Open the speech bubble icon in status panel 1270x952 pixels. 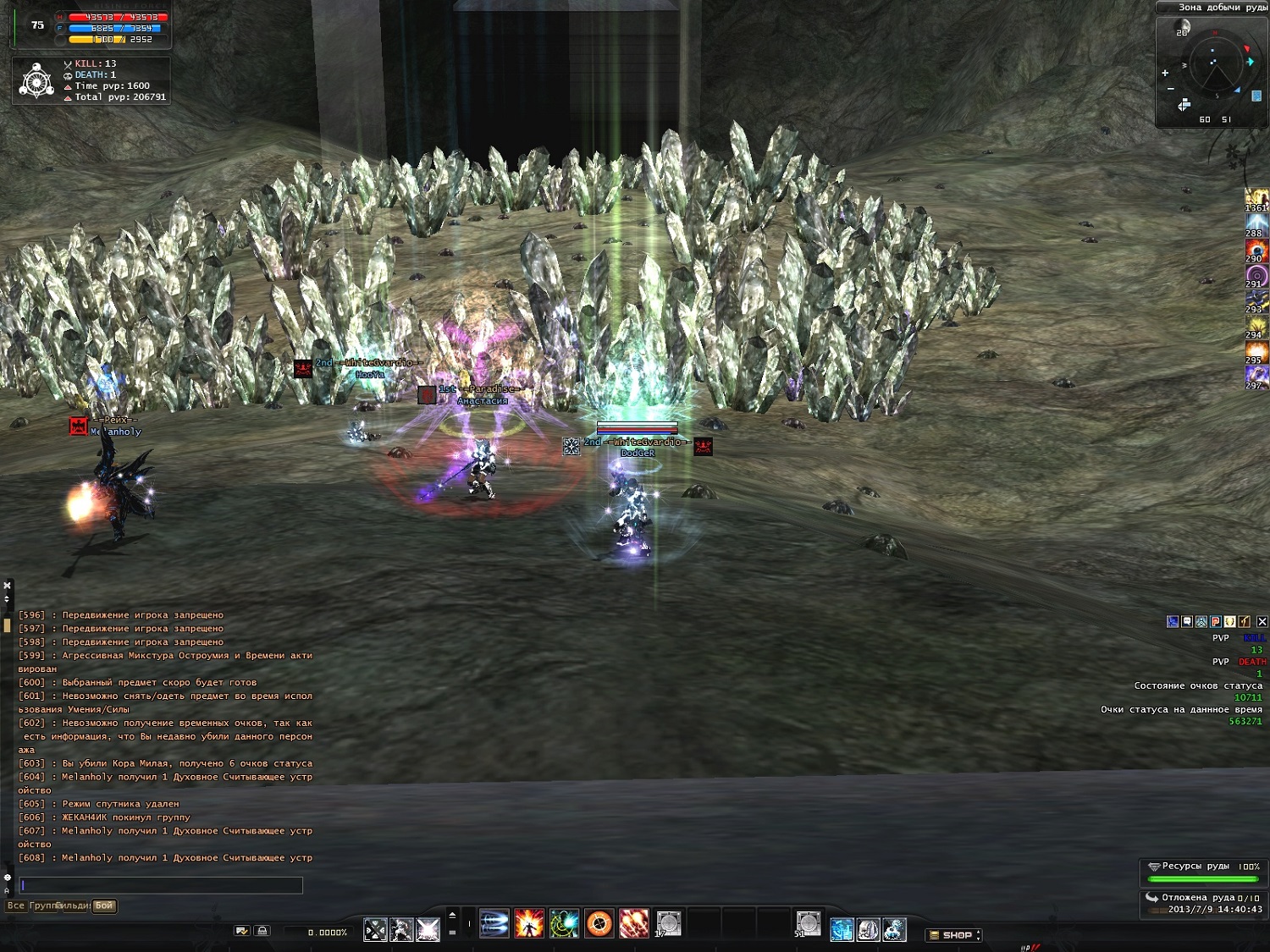point(1187,622)
